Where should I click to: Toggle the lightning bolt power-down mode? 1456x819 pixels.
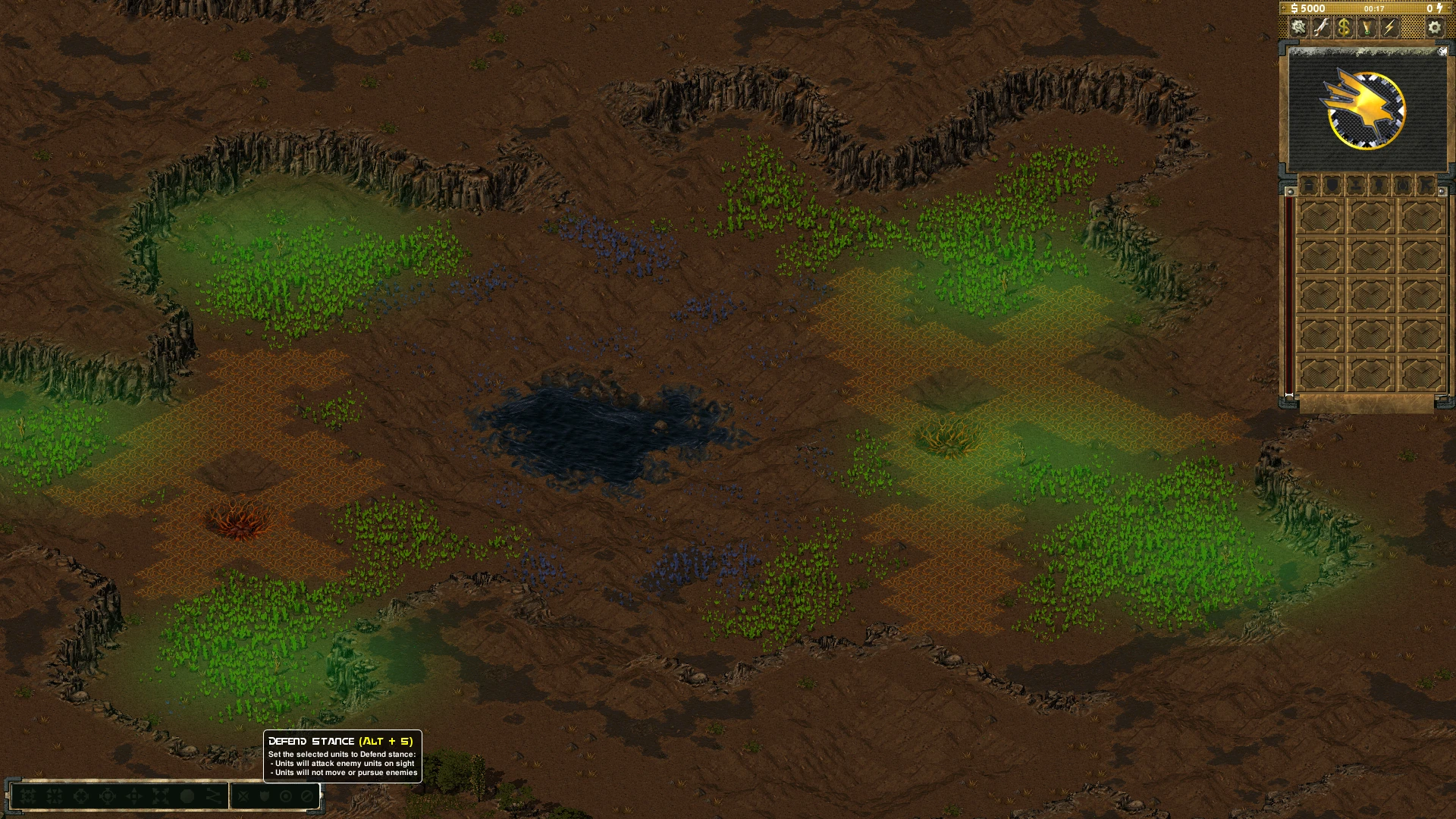[x=1389, y=28]
